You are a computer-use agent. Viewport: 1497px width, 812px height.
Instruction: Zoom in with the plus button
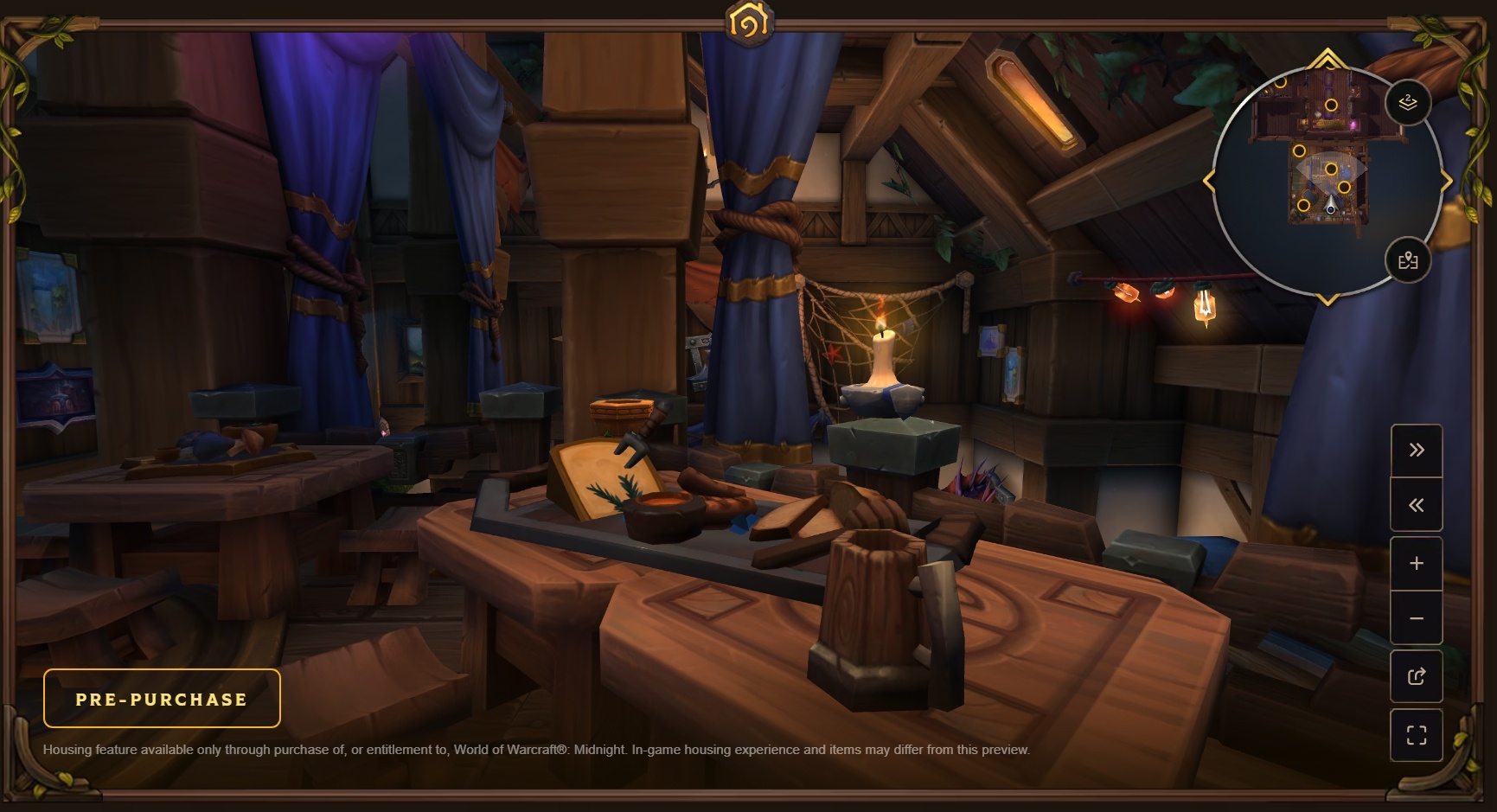(1416, 564)
